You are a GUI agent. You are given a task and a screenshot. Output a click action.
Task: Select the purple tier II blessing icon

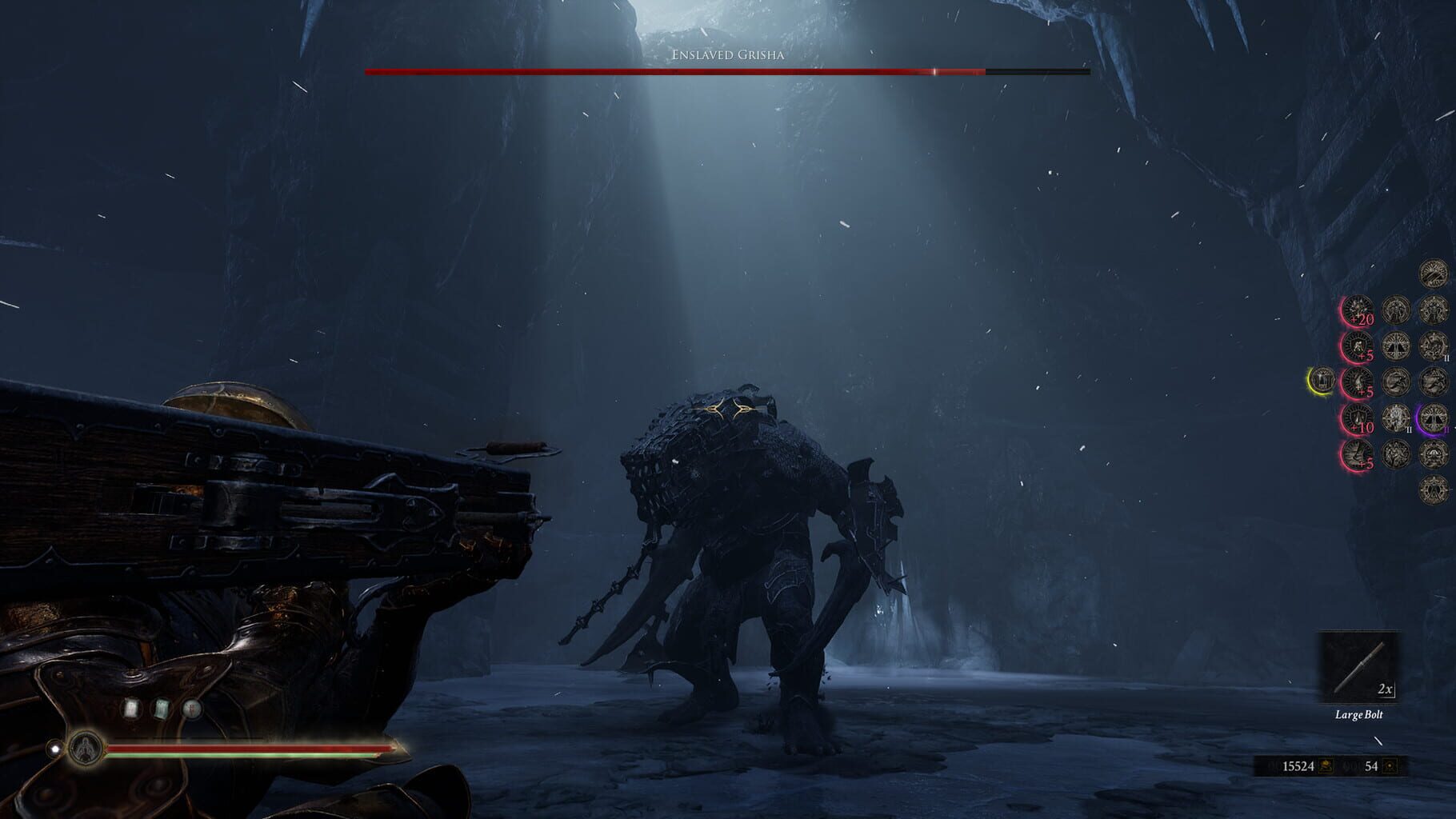[1433, 420]
